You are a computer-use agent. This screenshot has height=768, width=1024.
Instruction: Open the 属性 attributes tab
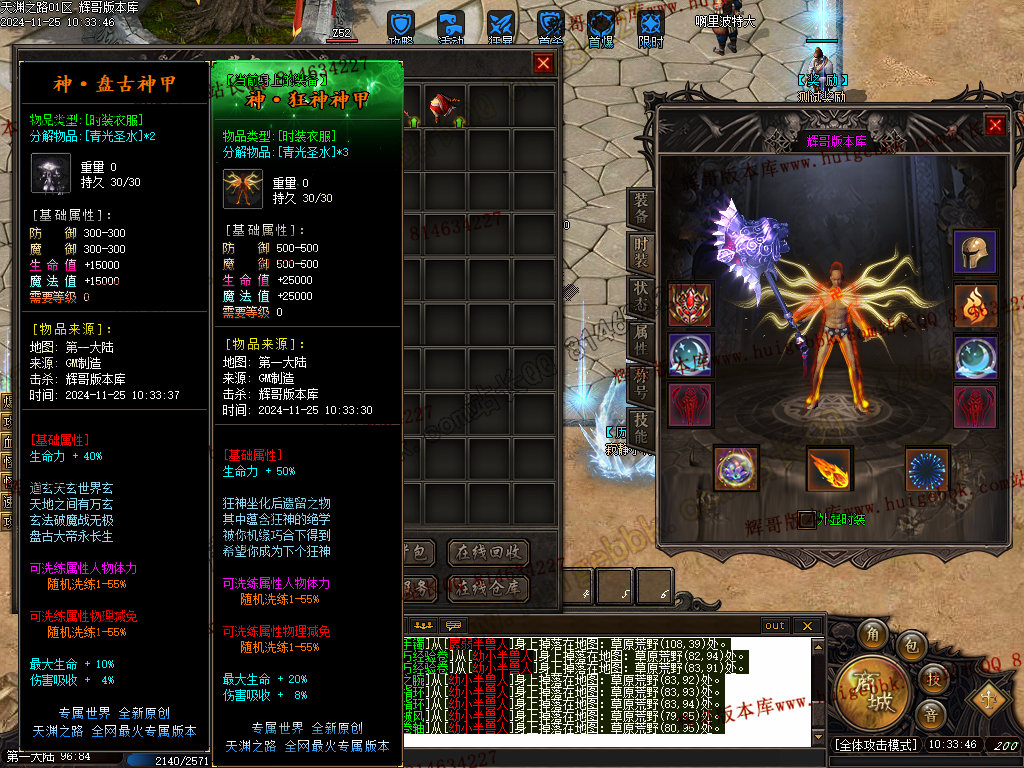pos(641,340)
